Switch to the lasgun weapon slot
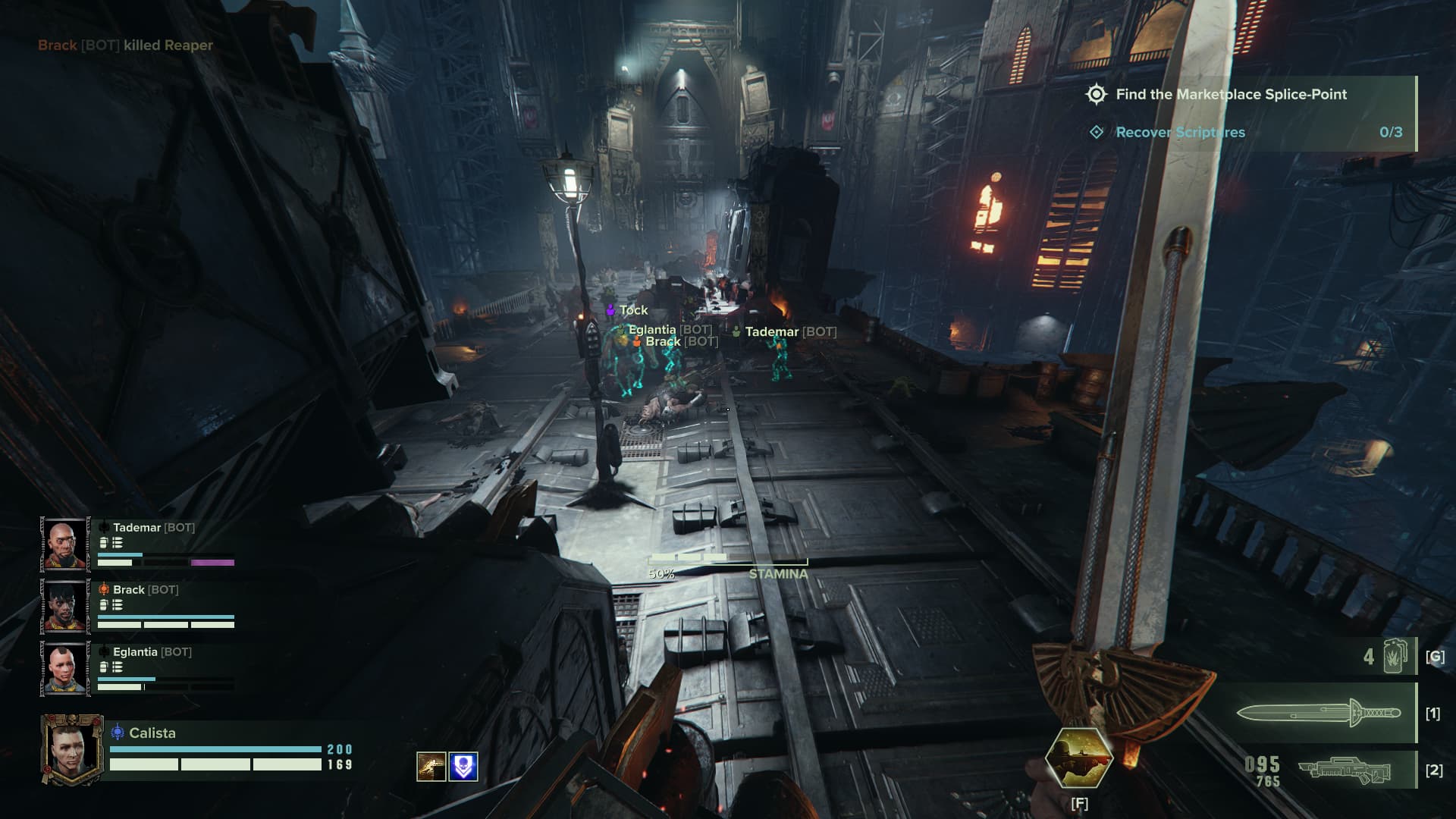The height and width of the screenshot is (819, 1456). point(1344,770)
